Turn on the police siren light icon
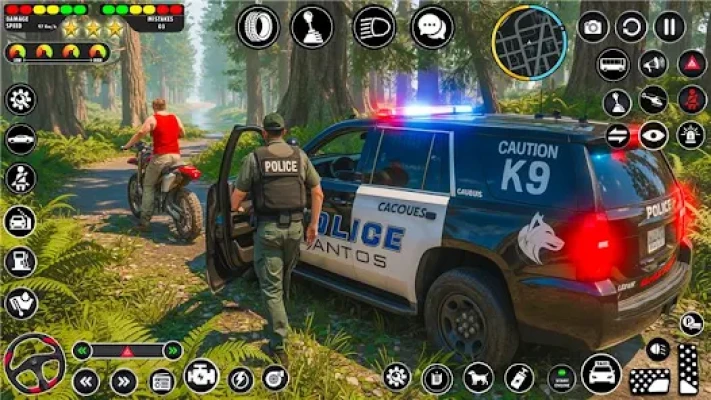The height and width of the screenshot is (400, 711). (691, 135)
